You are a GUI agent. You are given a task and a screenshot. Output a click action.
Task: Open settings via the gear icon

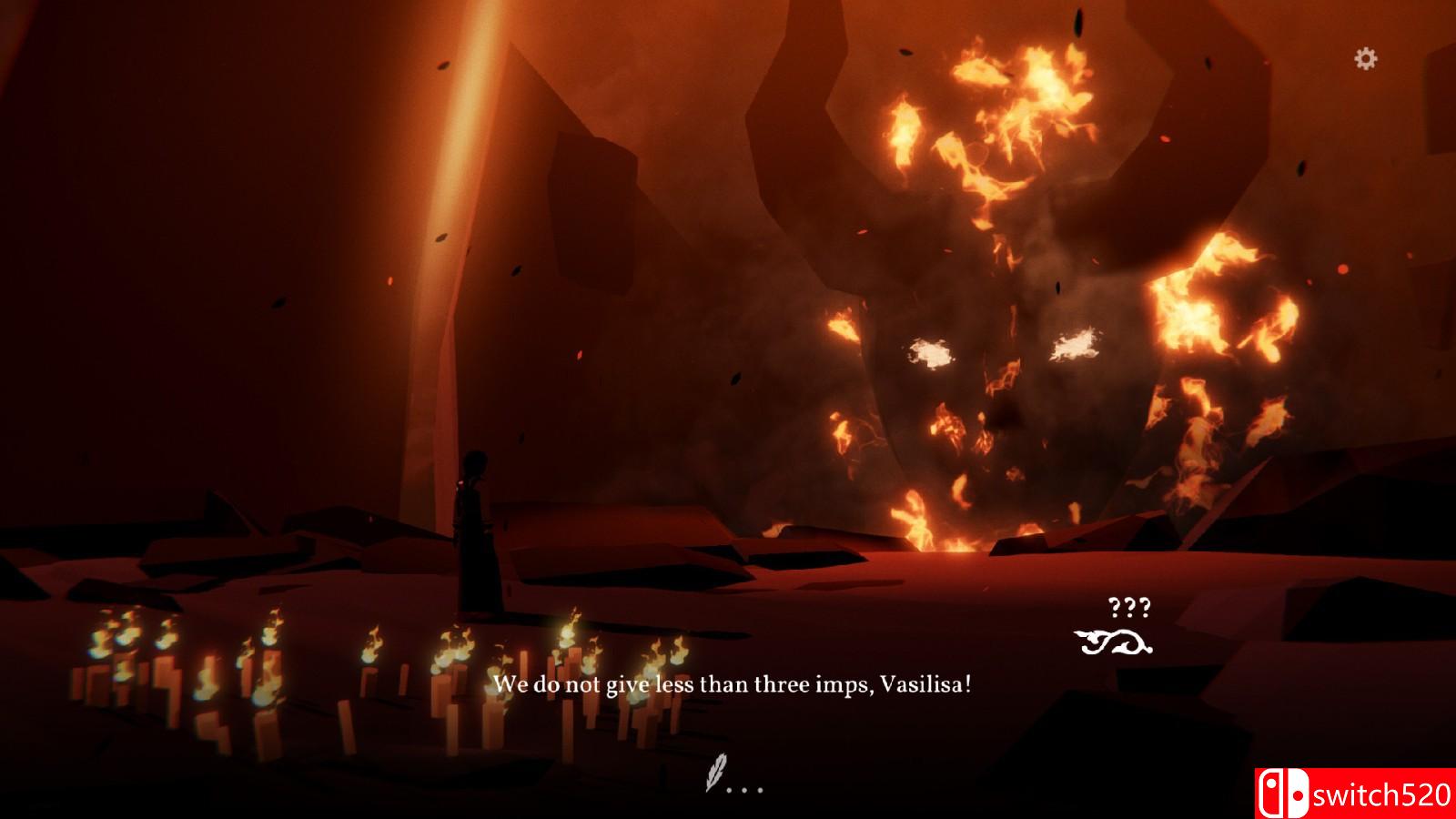[1365, 59]
